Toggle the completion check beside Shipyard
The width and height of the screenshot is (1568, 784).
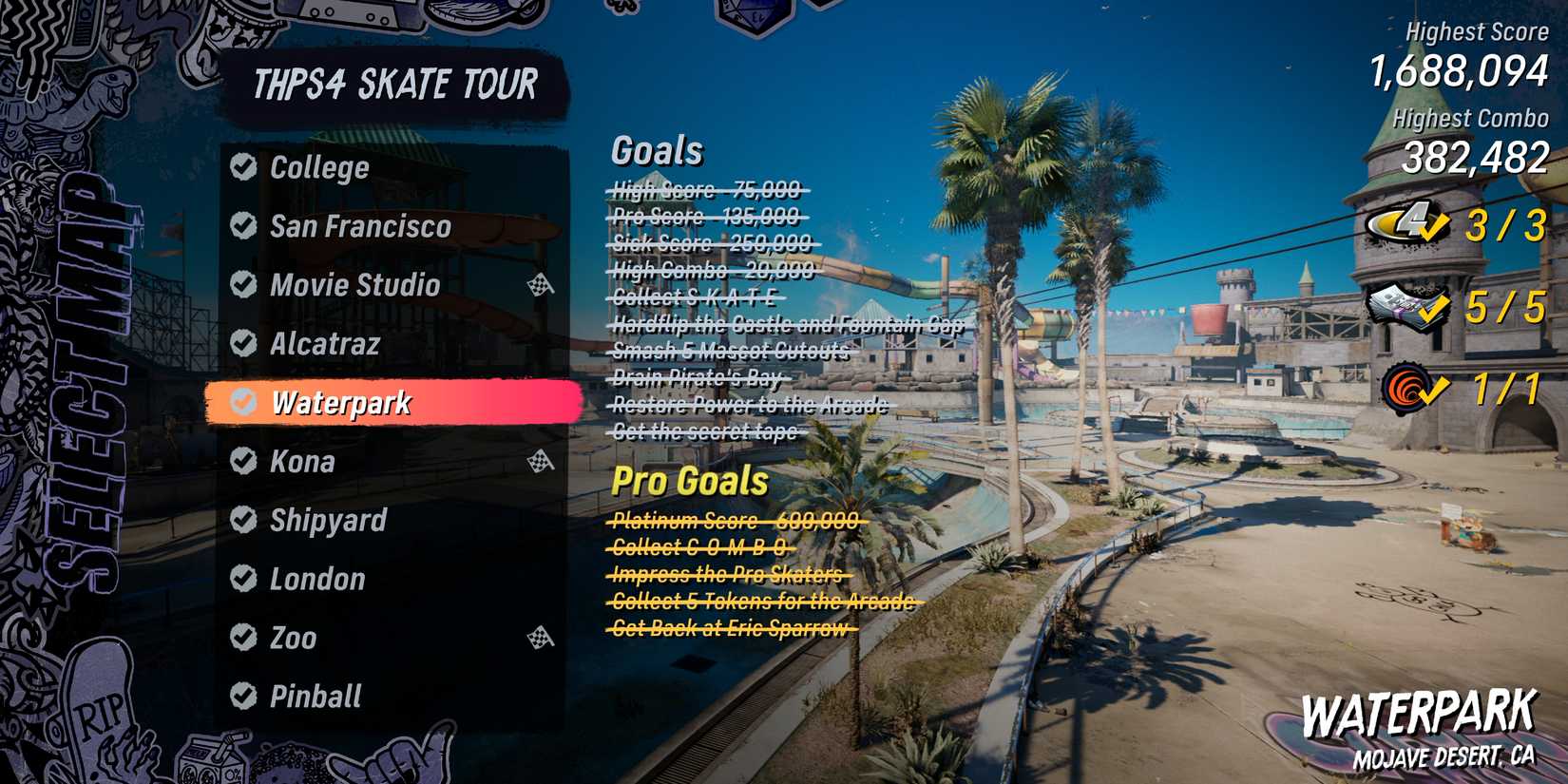tap(243, 521)
